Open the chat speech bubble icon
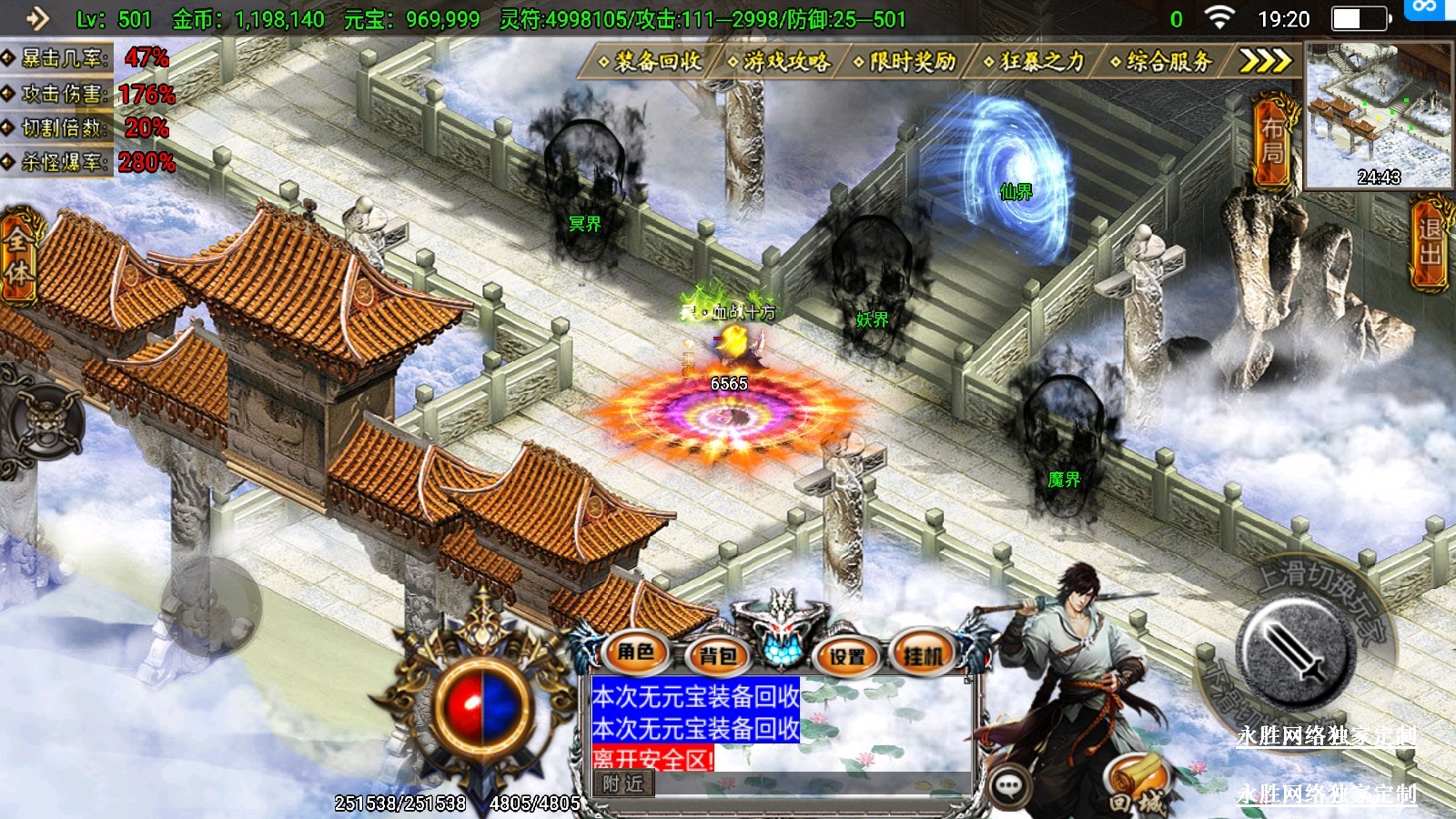This screenshot has width=1456, height=819. tap(1009, 785)
